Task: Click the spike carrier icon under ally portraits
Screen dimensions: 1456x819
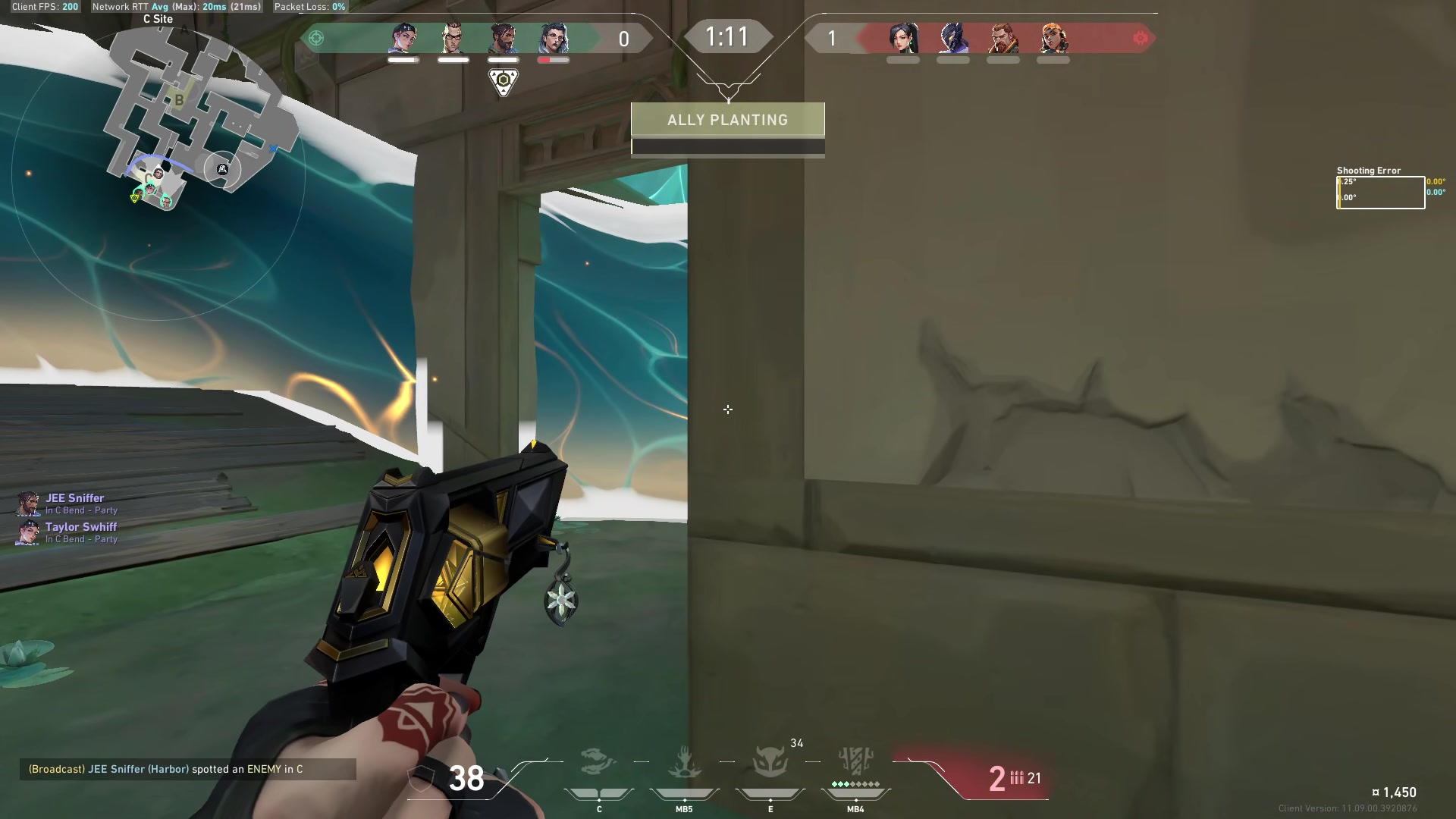Action: click(504, 81)
